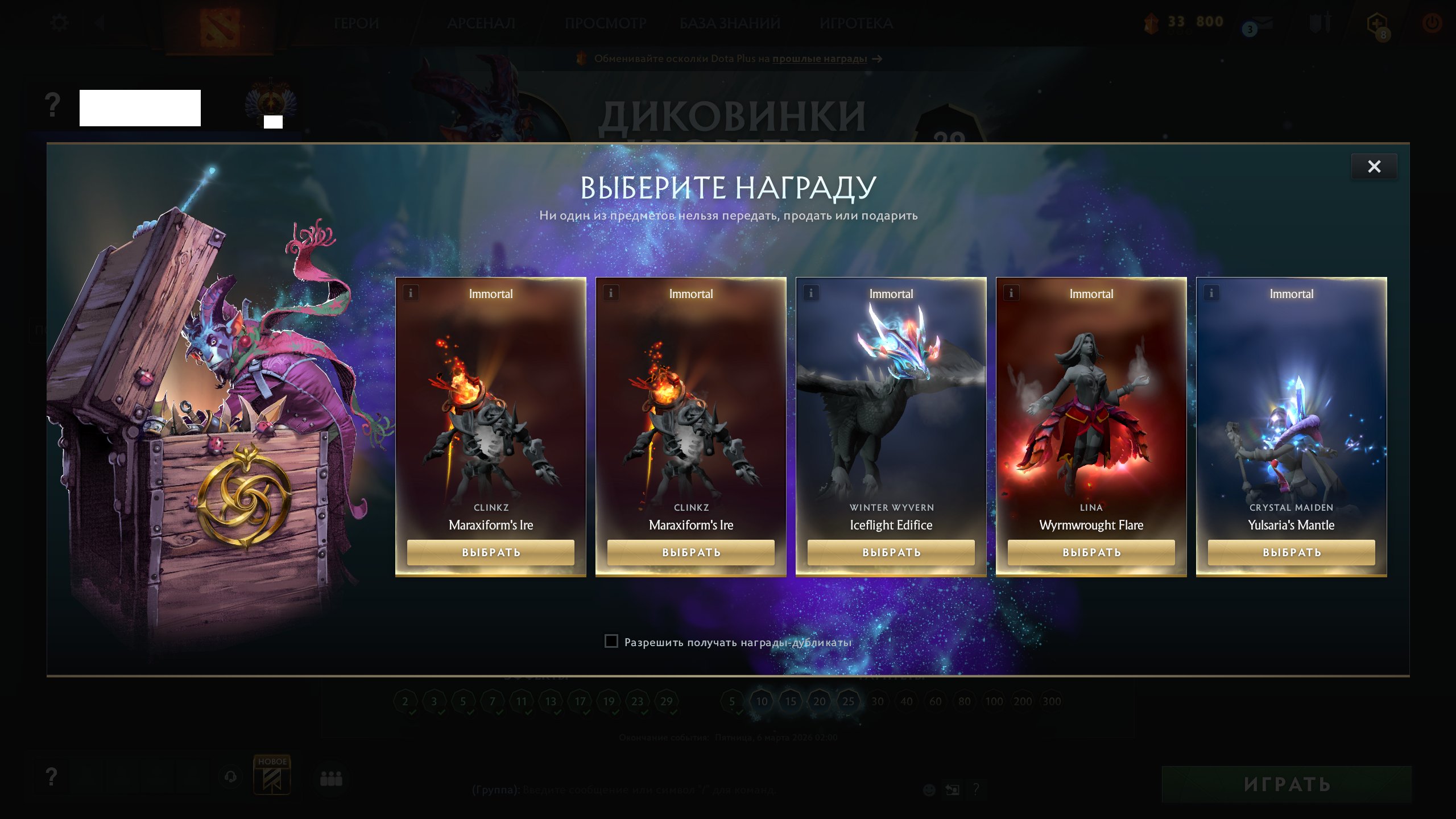
Task: Click ВЫБРАТЬ under Yulsaria's Mantle
Action: click(x=1291, y=552)
